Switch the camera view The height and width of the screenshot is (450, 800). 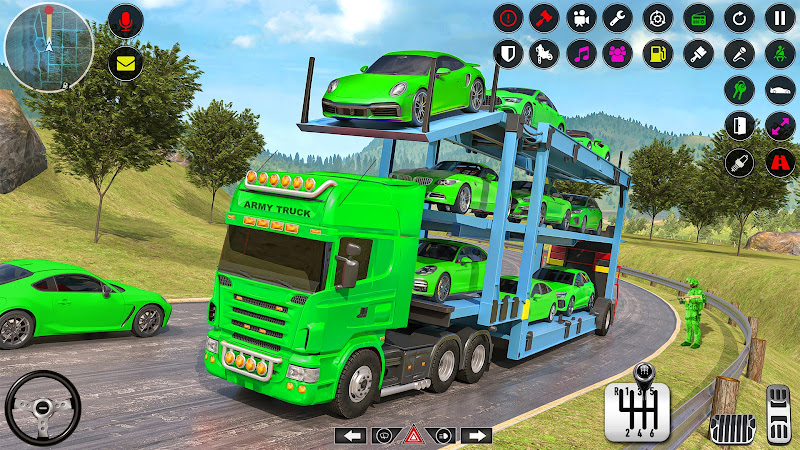pos(580,17)
